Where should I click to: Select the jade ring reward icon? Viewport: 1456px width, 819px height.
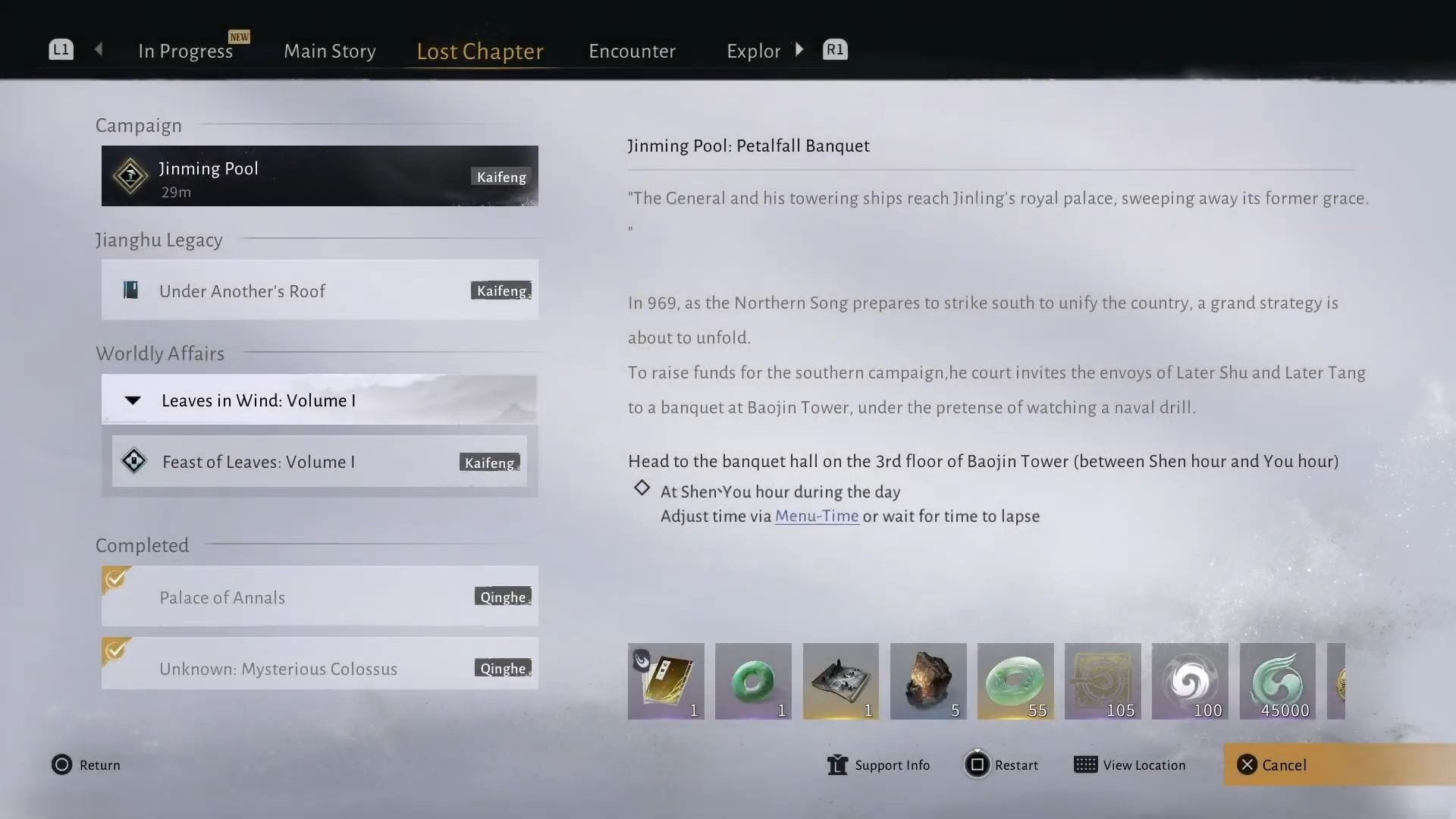coord(753,680)
